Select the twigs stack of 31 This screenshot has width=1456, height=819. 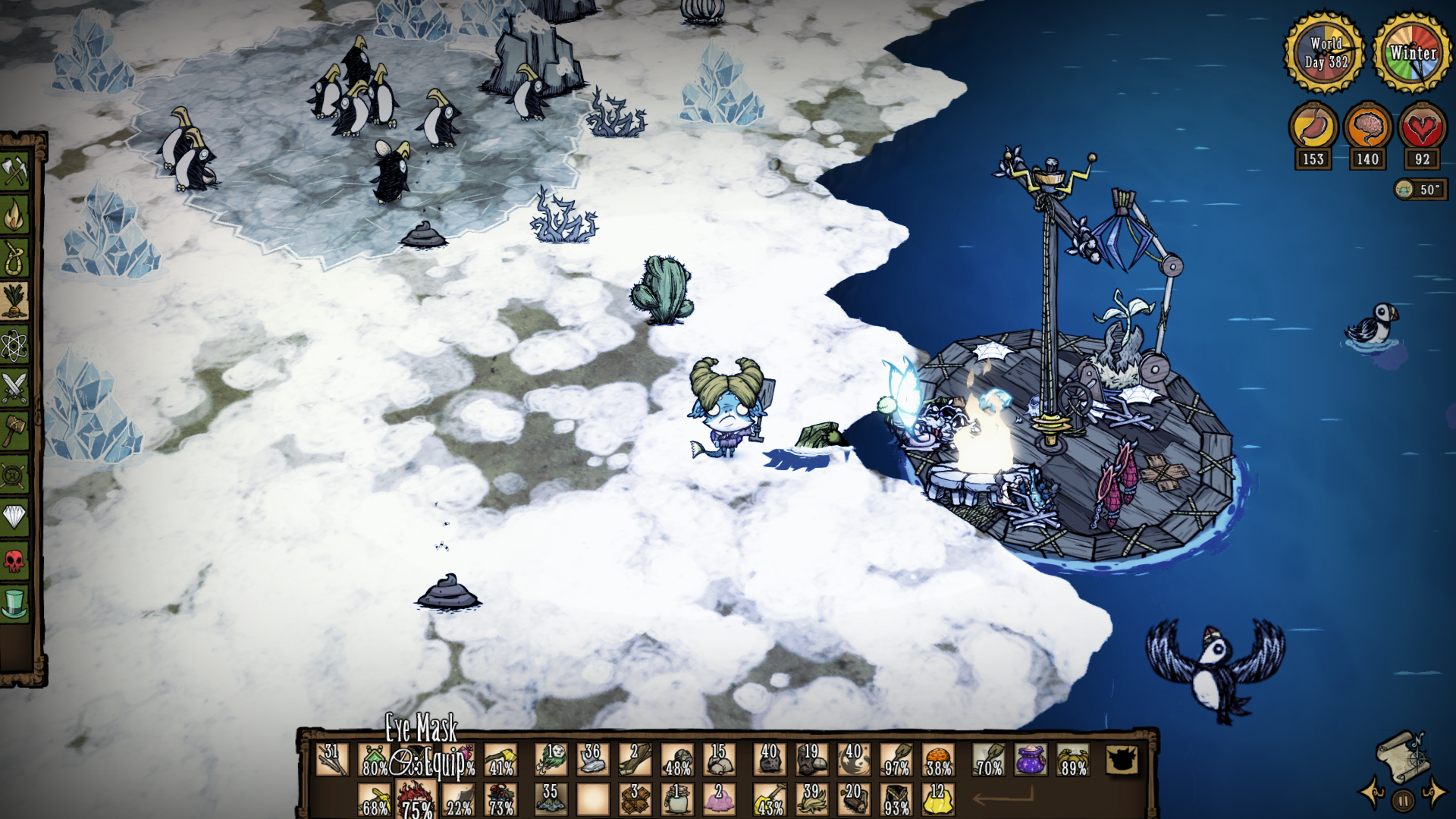(x=332, y=759)
